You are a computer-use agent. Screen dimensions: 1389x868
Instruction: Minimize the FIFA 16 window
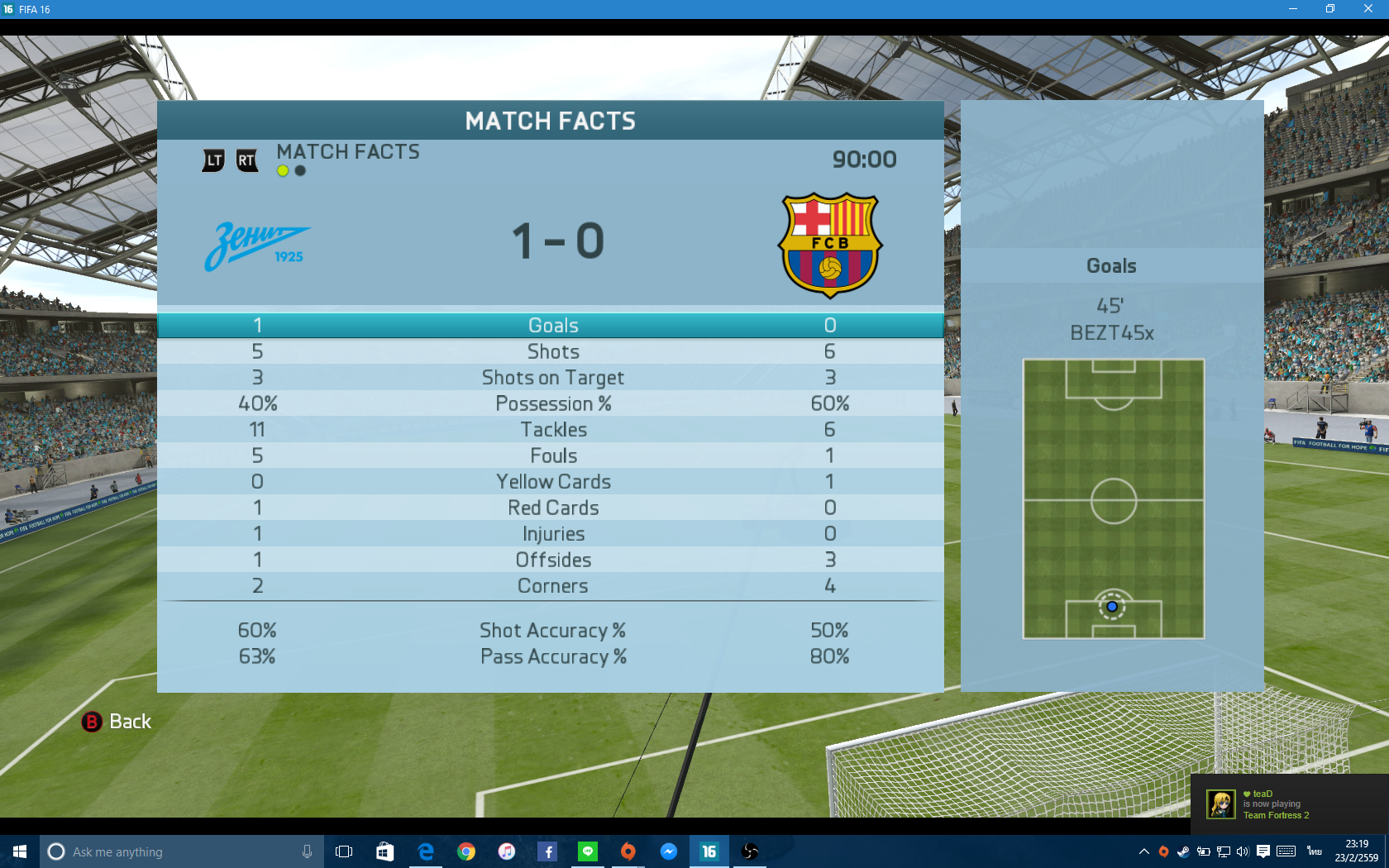[x=1293, y=9]
